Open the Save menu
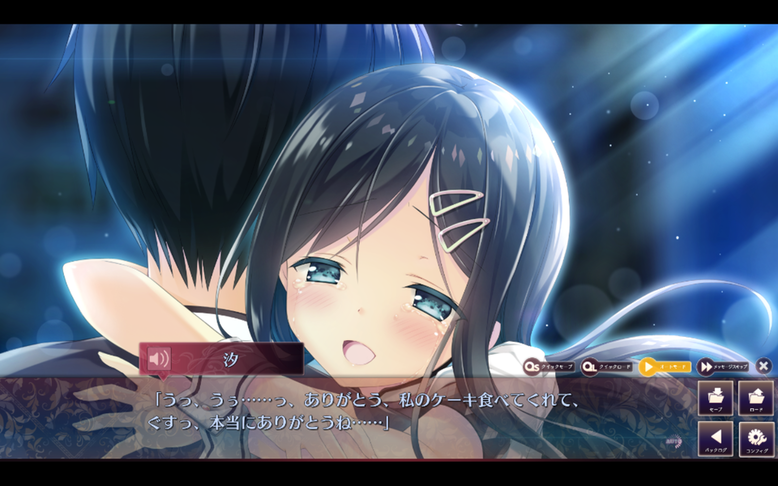This screenshot has width=778, height=486. [716, 398]
